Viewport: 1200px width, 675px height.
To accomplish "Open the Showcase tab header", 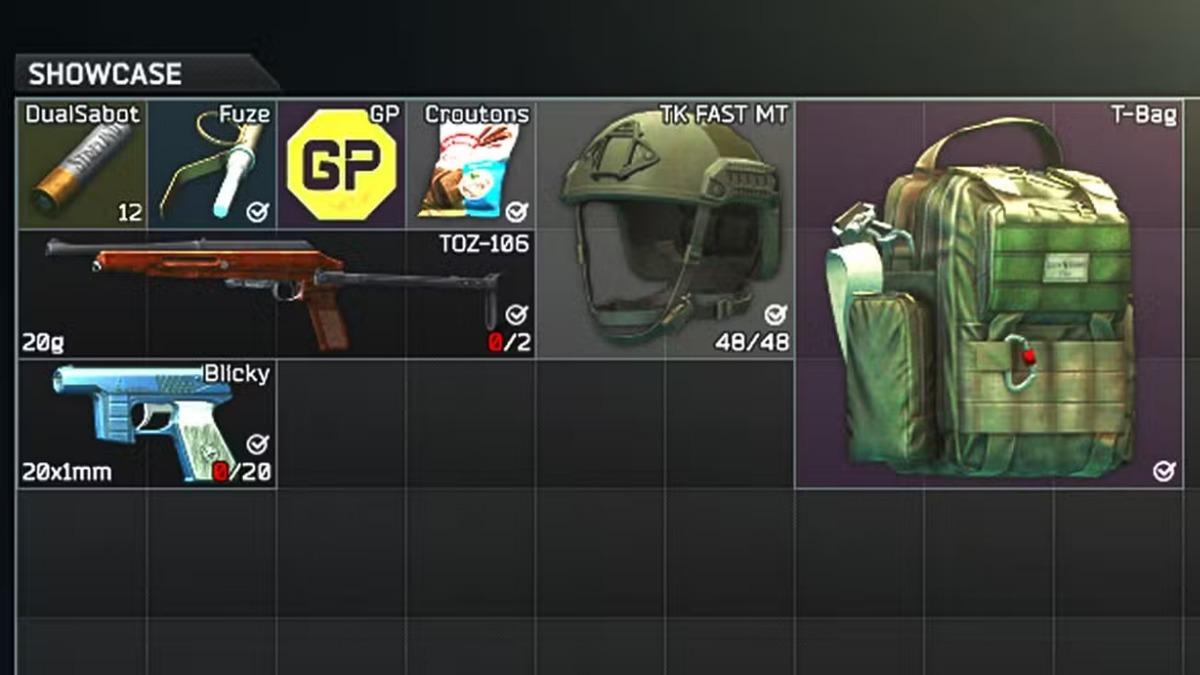I will pyautogui.click(x=104, y=74).
